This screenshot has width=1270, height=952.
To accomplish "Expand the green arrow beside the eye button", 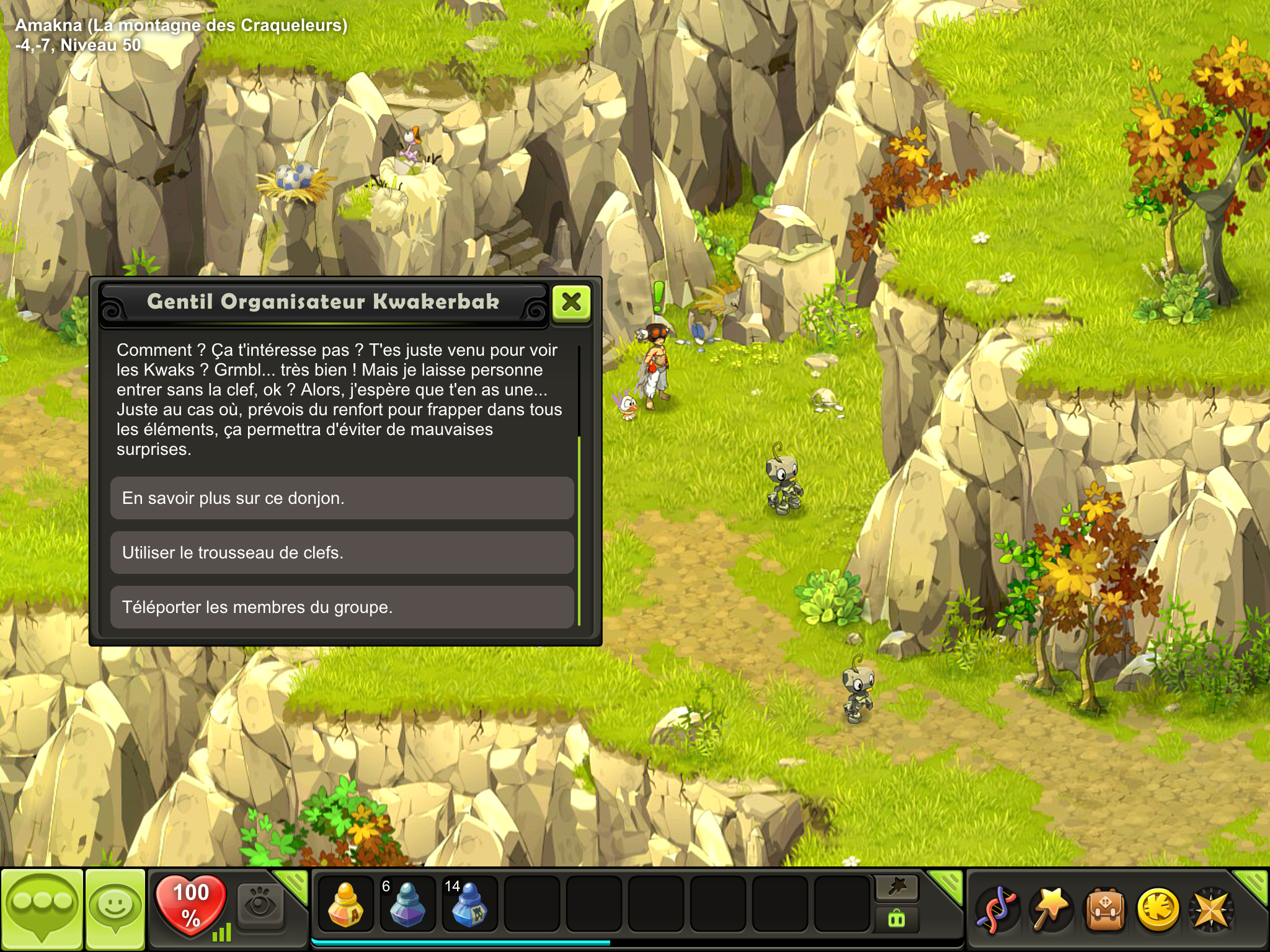I will pos(293,884).
